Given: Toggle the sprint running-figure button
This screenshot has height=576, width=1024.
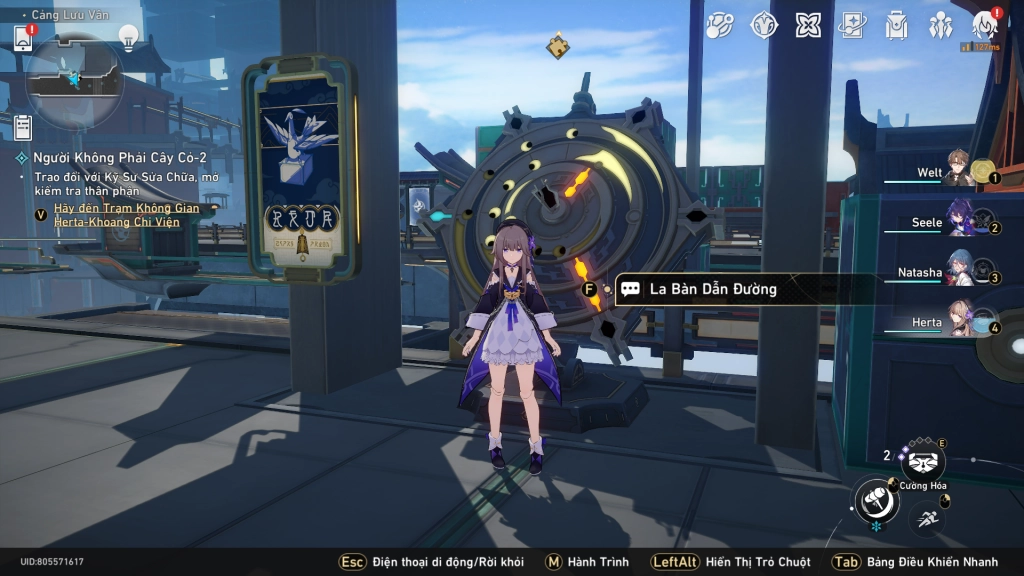Looking at the screenshot, I should tap(926, 519).
